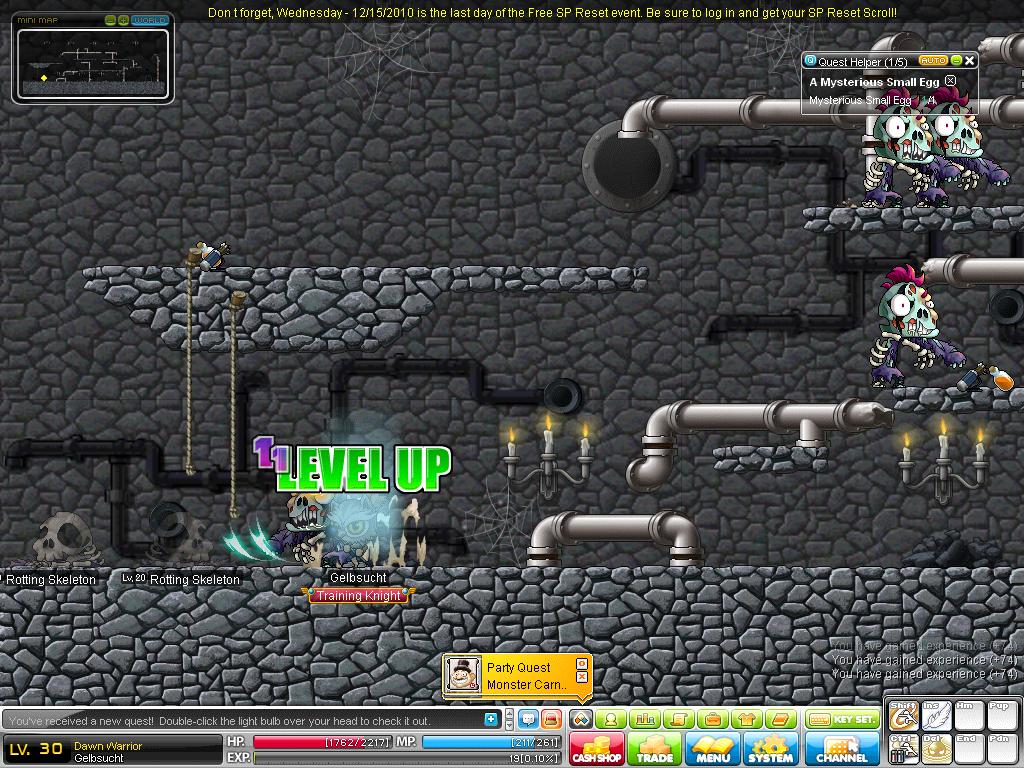
Task: Open the inventory bag shortcut button
Action: [x=713, y=719]
